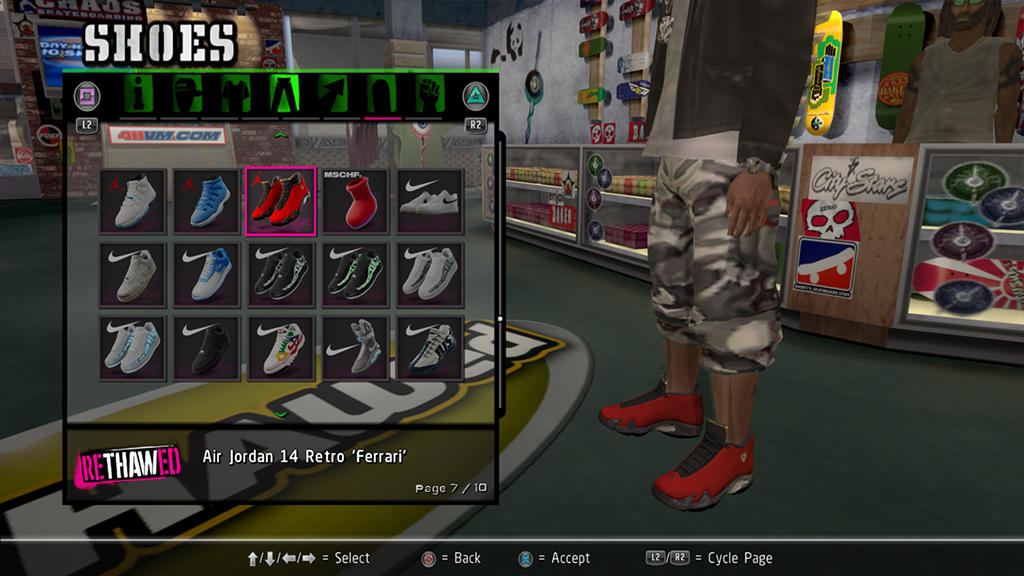This screenshot has height=576, width=1024.
Task: Pick the black Nike with green glow pattern
Action: click(x=355, y=274)
